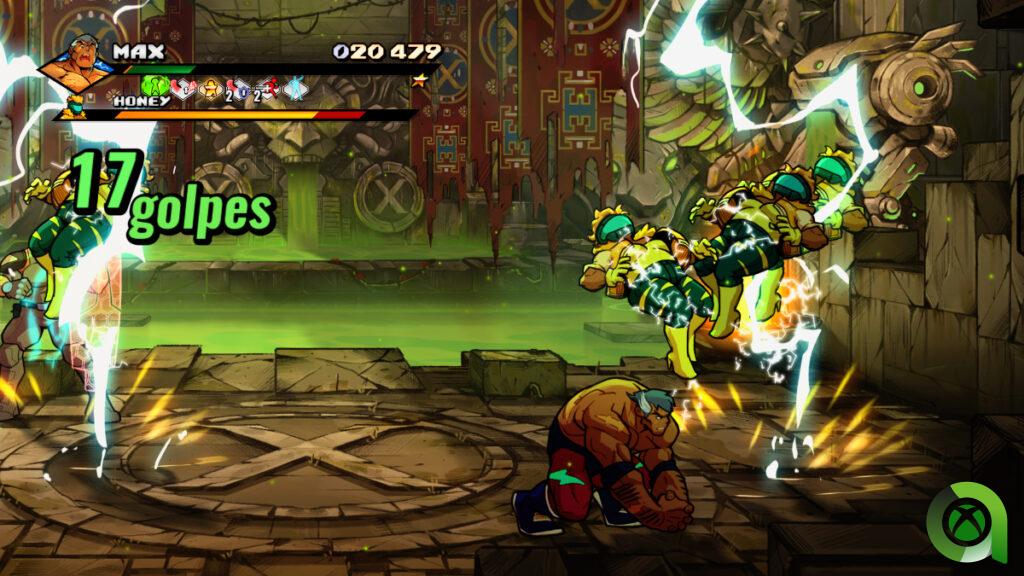Click the green keyhole perk icon
The width and height of the screenshot is (1024, 576).
click(155, 87)
